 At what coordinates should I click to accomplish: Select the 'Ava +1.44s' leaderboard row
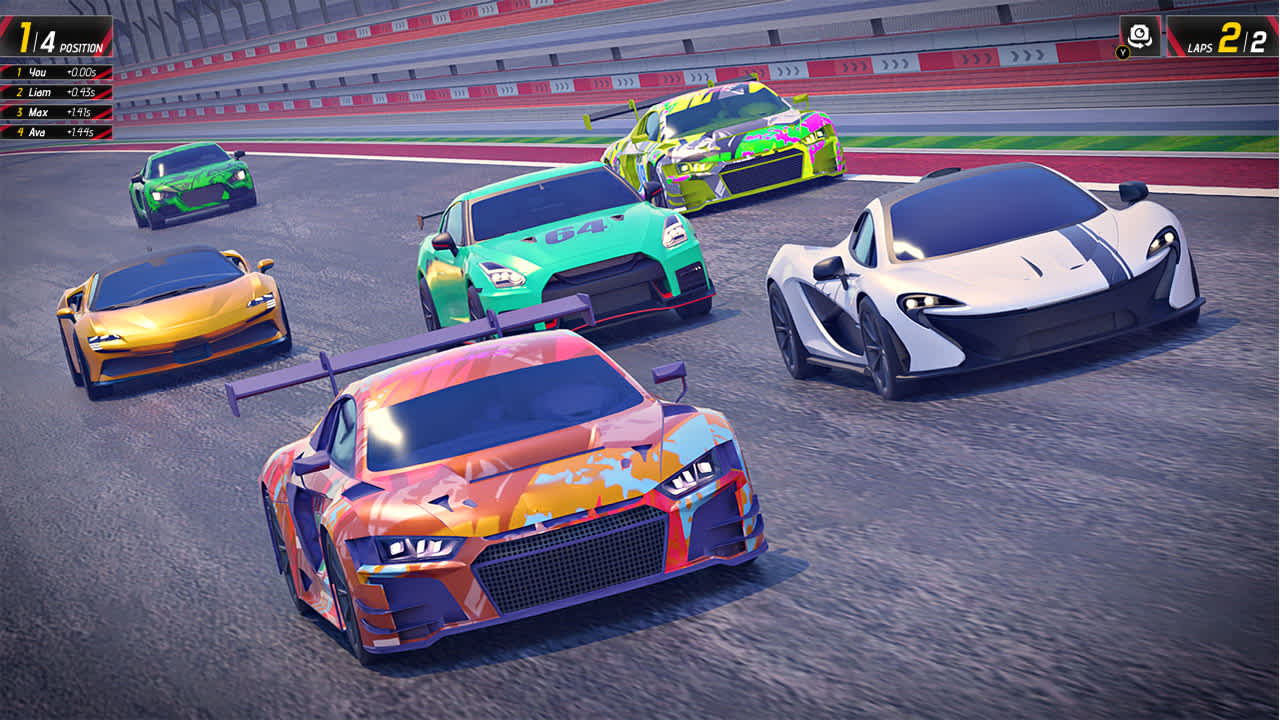tap(55, 130)
